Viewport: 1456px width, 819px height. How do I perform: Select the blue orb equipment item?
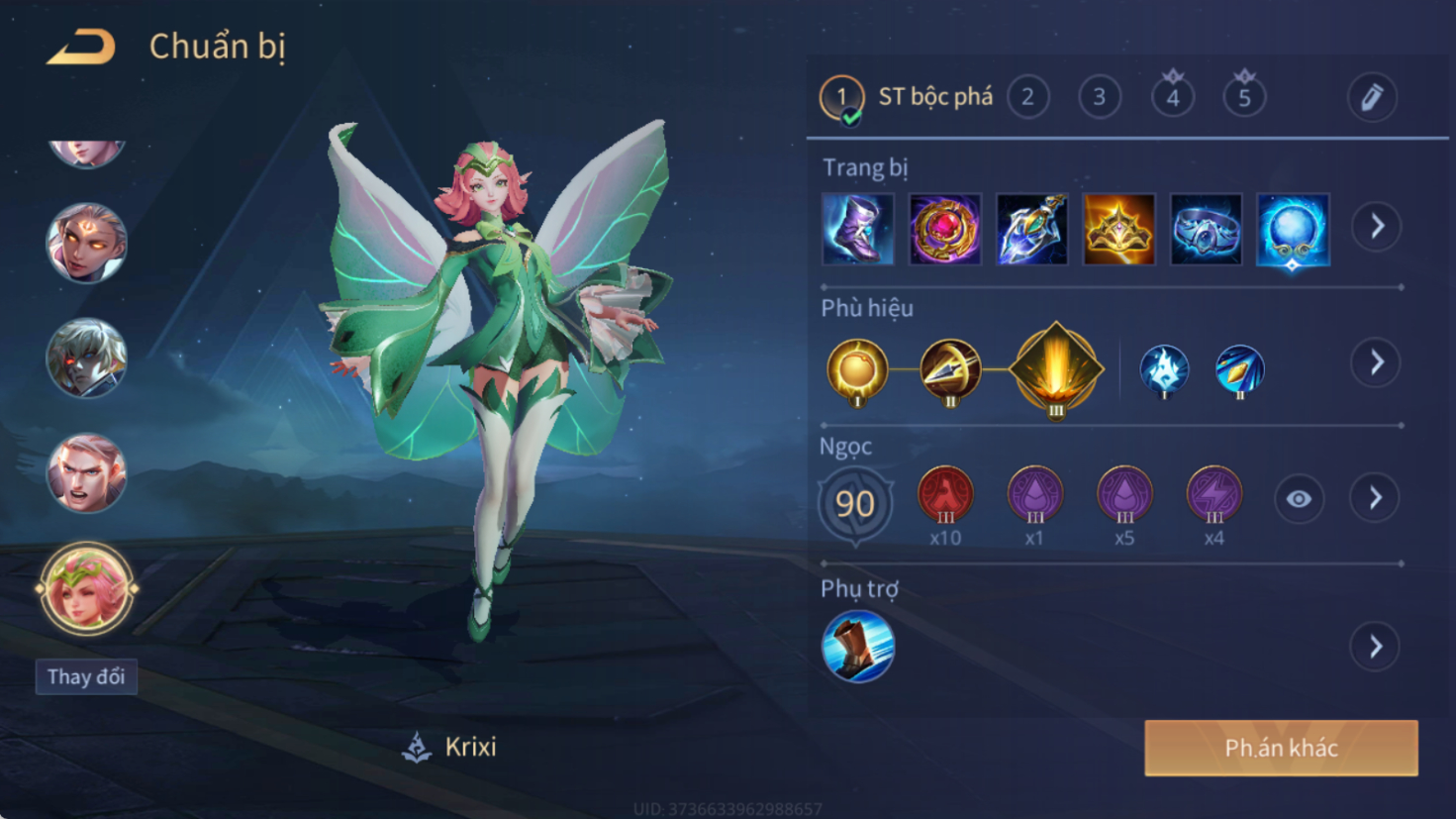point(1293,230)
